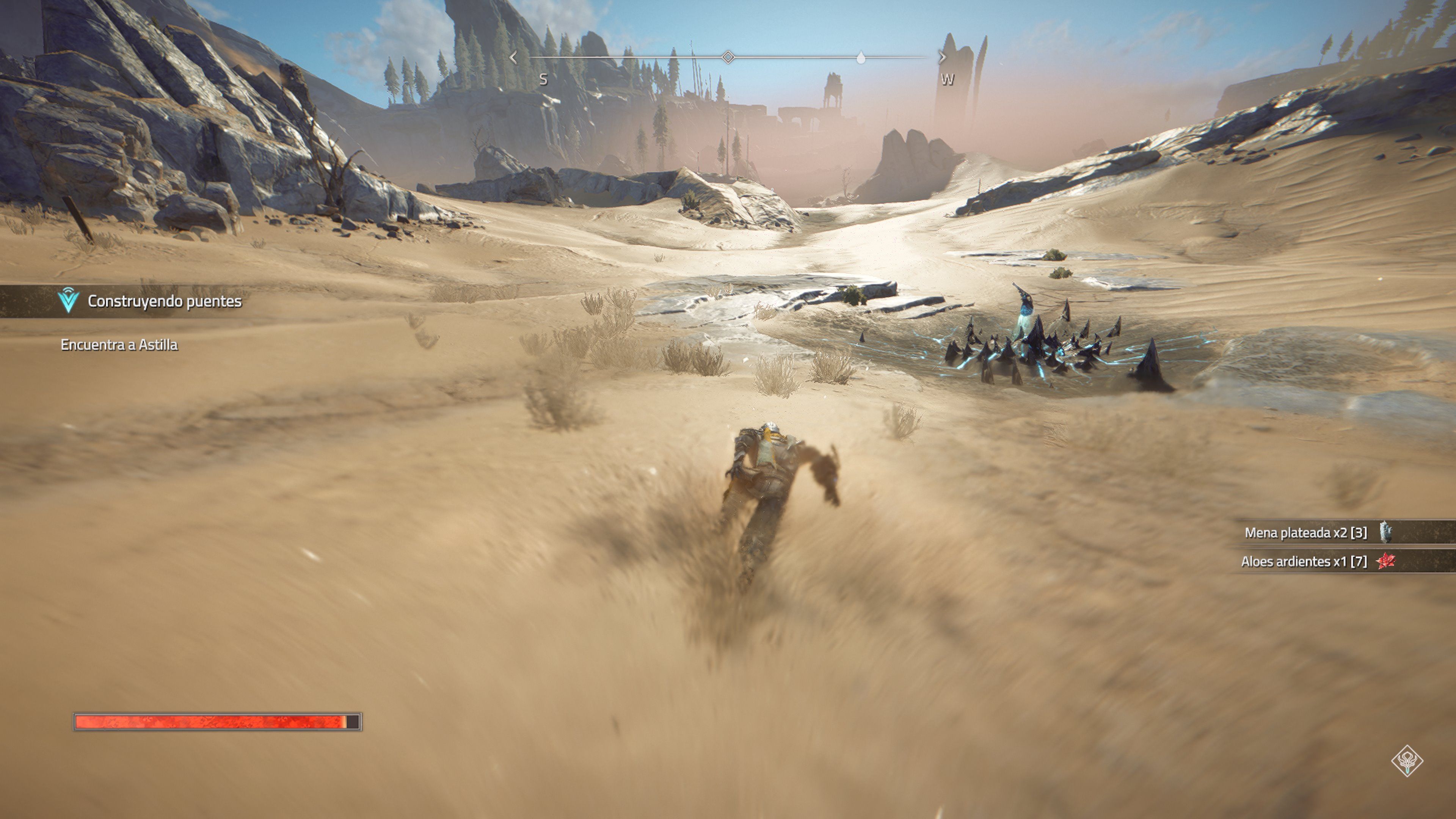Click the Aloes ardientes loot notification
The height and width of the screenshot is (819, 1456).
pyautogui.click(x=1317, y=561)
